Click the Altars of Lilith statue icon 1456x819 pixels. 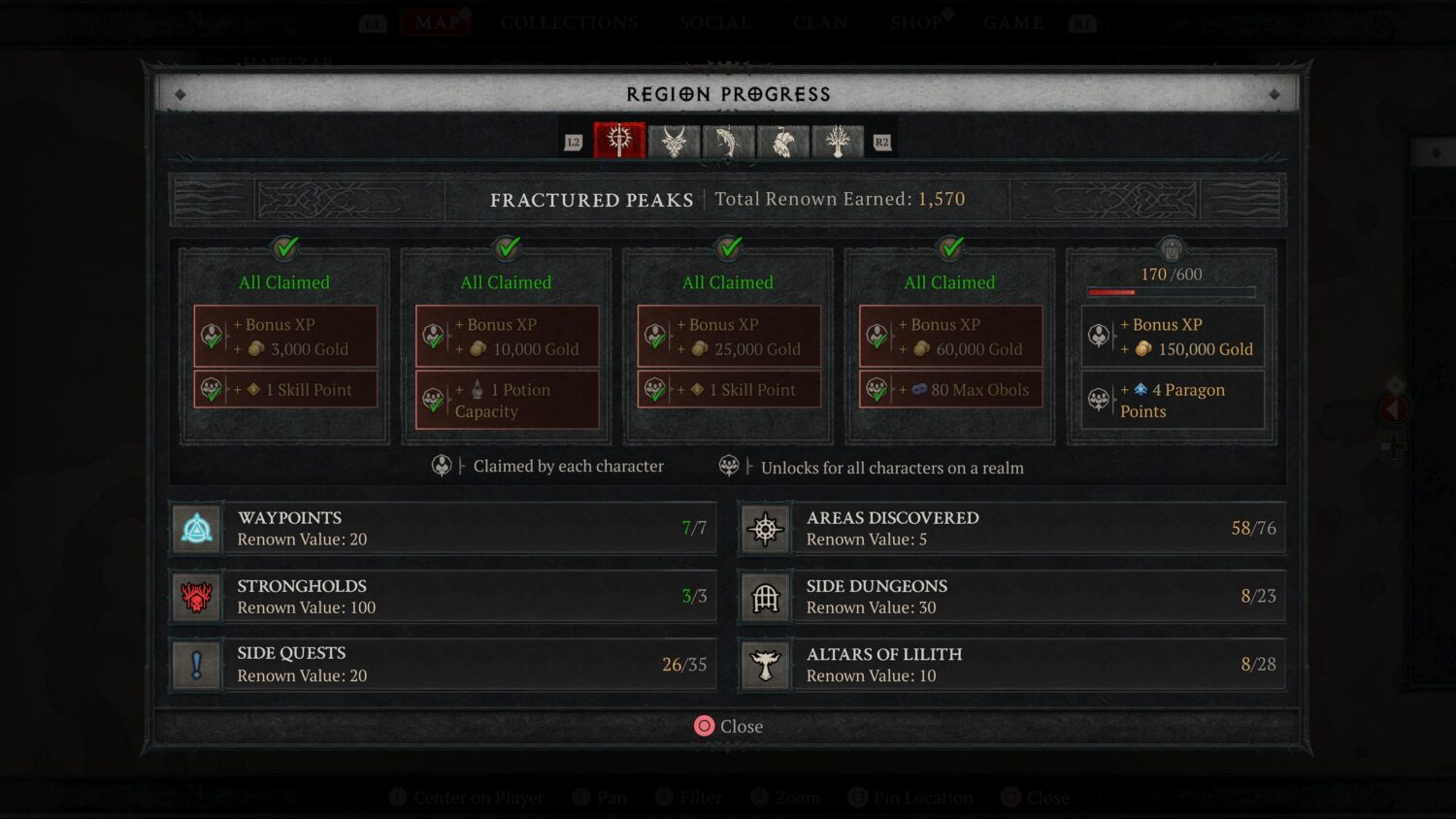click(x=765, y=664)
